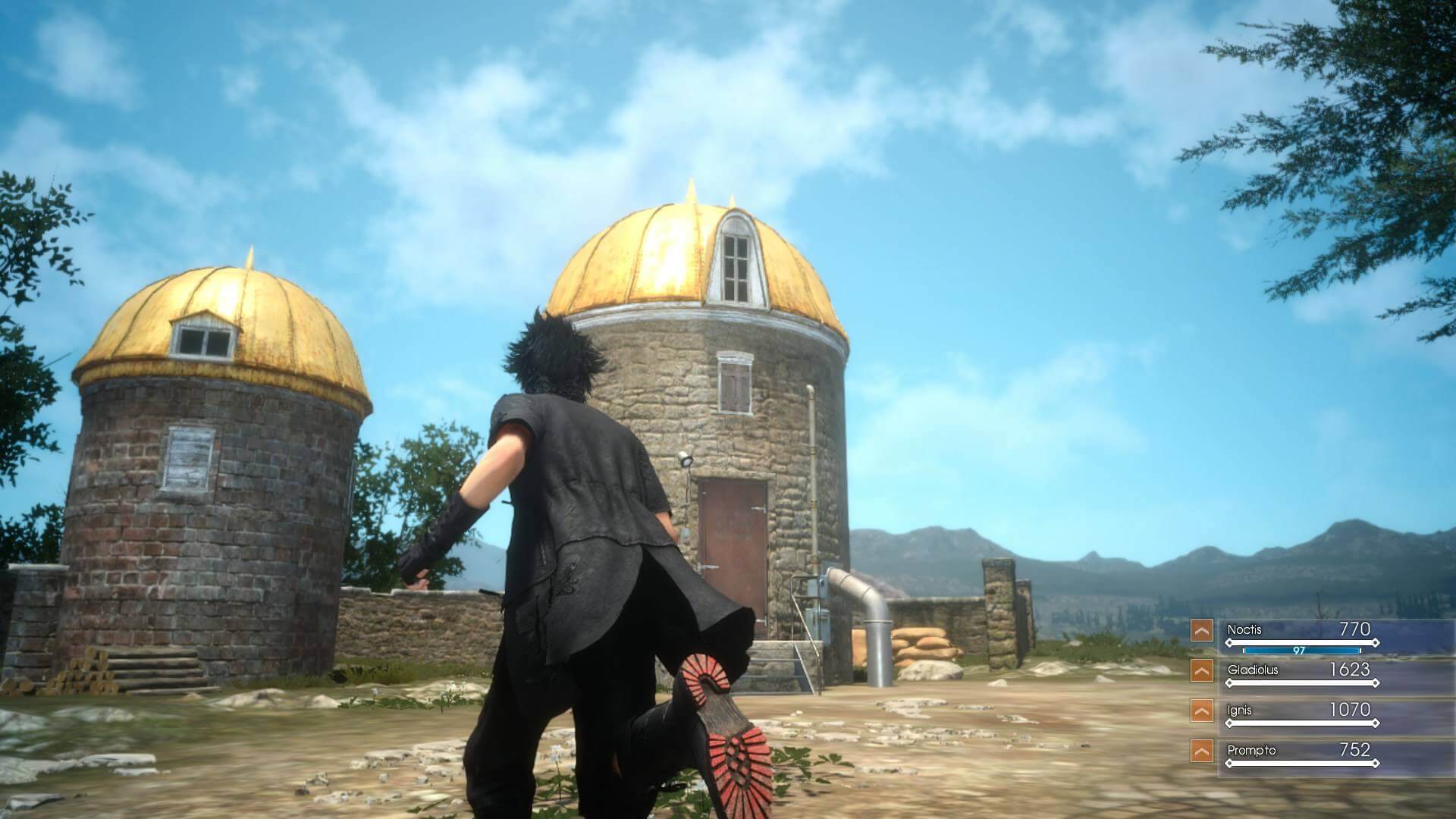Click the right diamond on Ignis's health bar
The height and width of the screenshot is (819, 1456).
pos(1375,723)
